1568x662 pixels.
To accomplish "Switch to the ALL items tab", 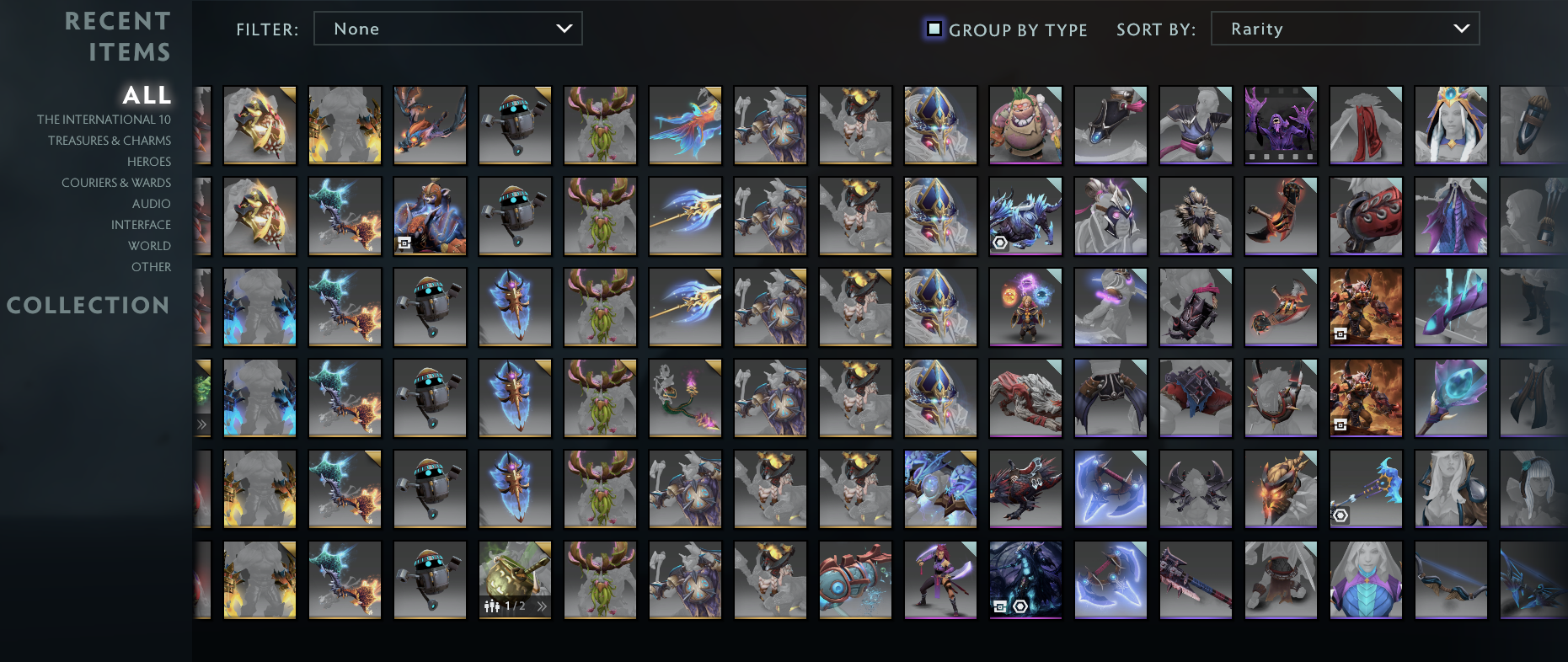I will (x=147, y=95).
